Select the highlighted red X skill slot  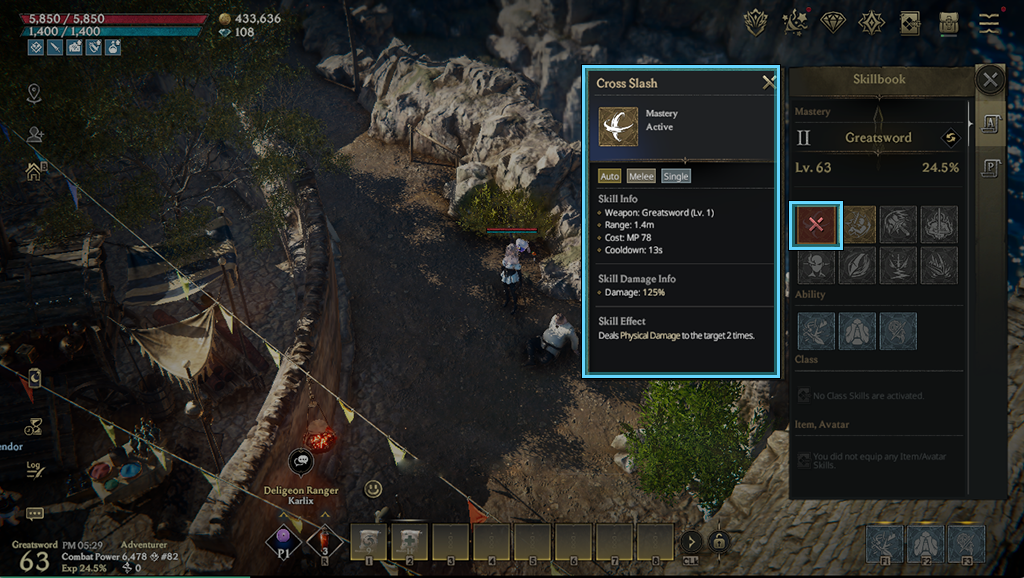coord(816,225)
